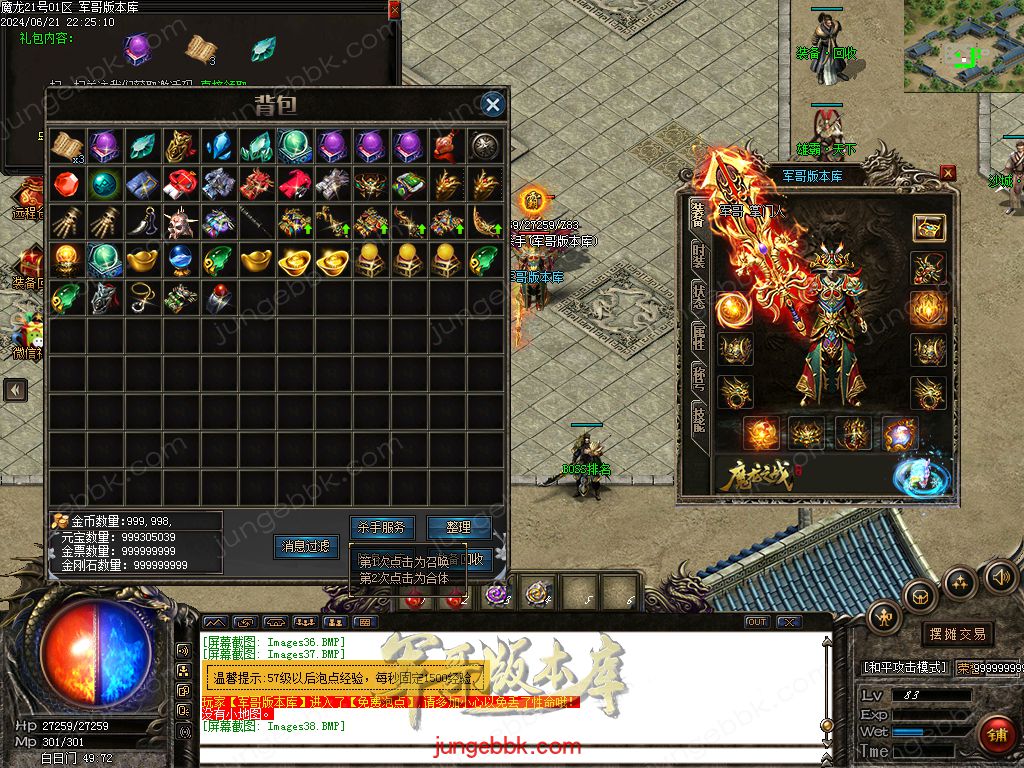Screen dimensions: 1024x768
Task: Click the 摆摊交易 stall trade button
Action: click(x=957, y=634)
